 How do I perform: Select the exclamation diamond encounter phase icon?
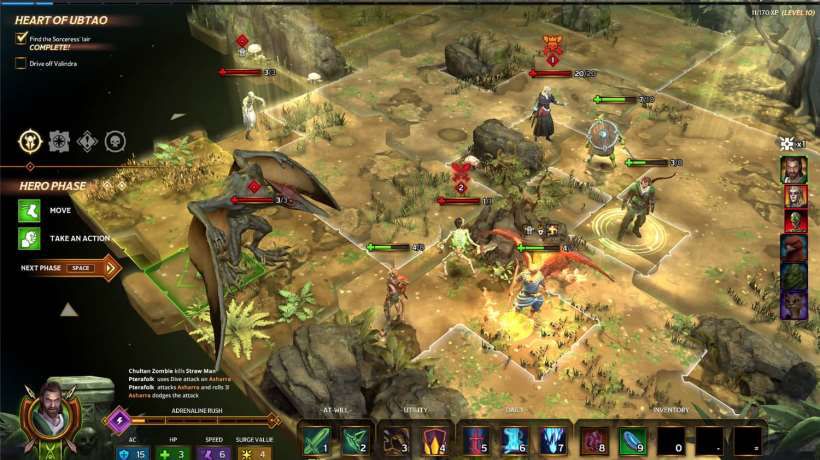pos(87,142)
